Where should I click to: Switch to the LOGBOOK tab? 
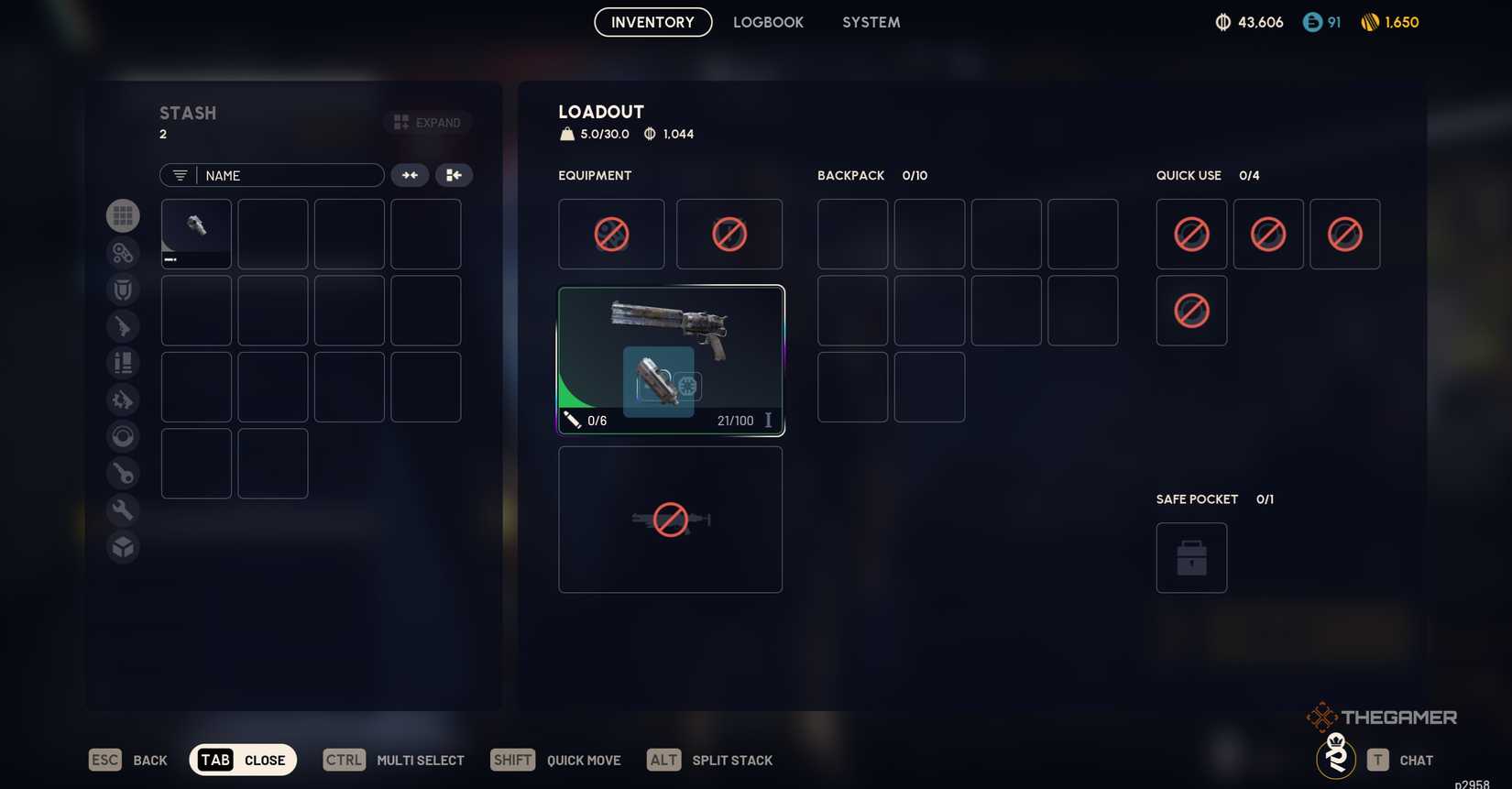(768, 22)
